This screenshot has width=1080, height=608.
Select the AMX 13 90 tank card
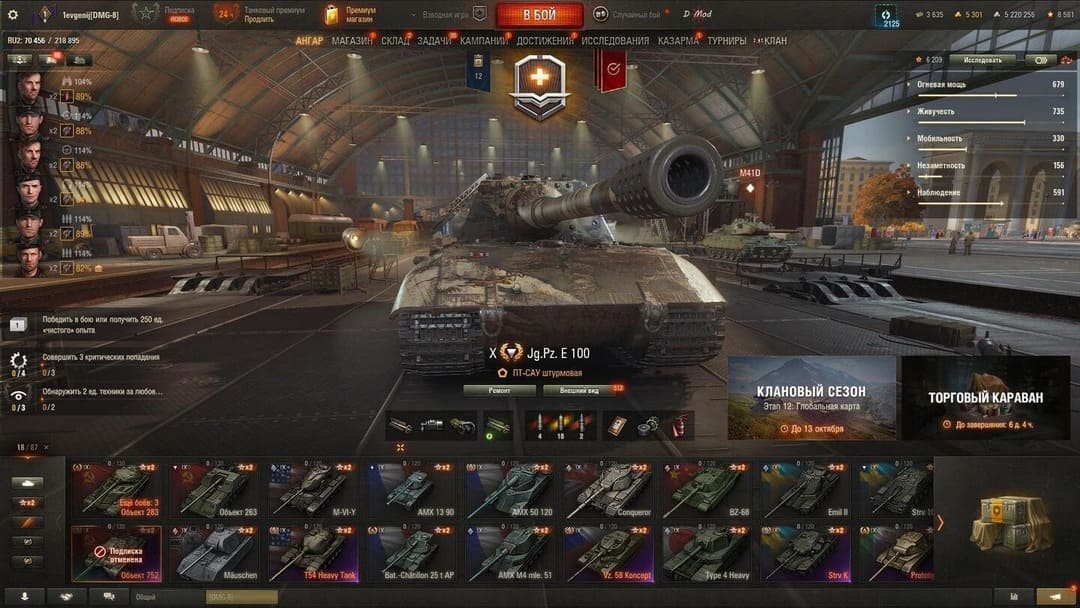tap(412, 490)
